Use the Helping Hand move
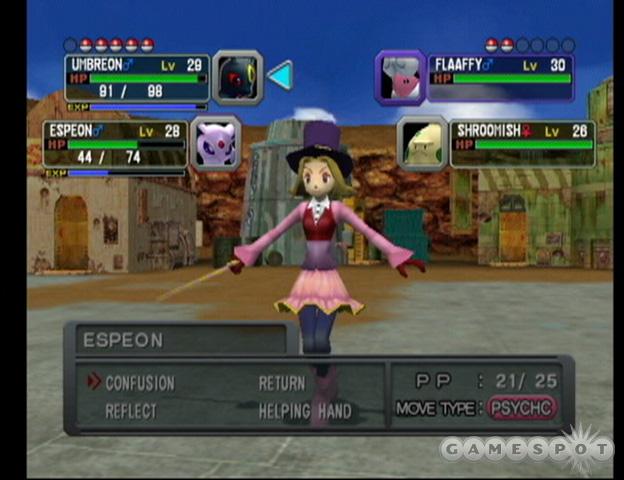This screenshot has width=624, height=480. point(305,411)
